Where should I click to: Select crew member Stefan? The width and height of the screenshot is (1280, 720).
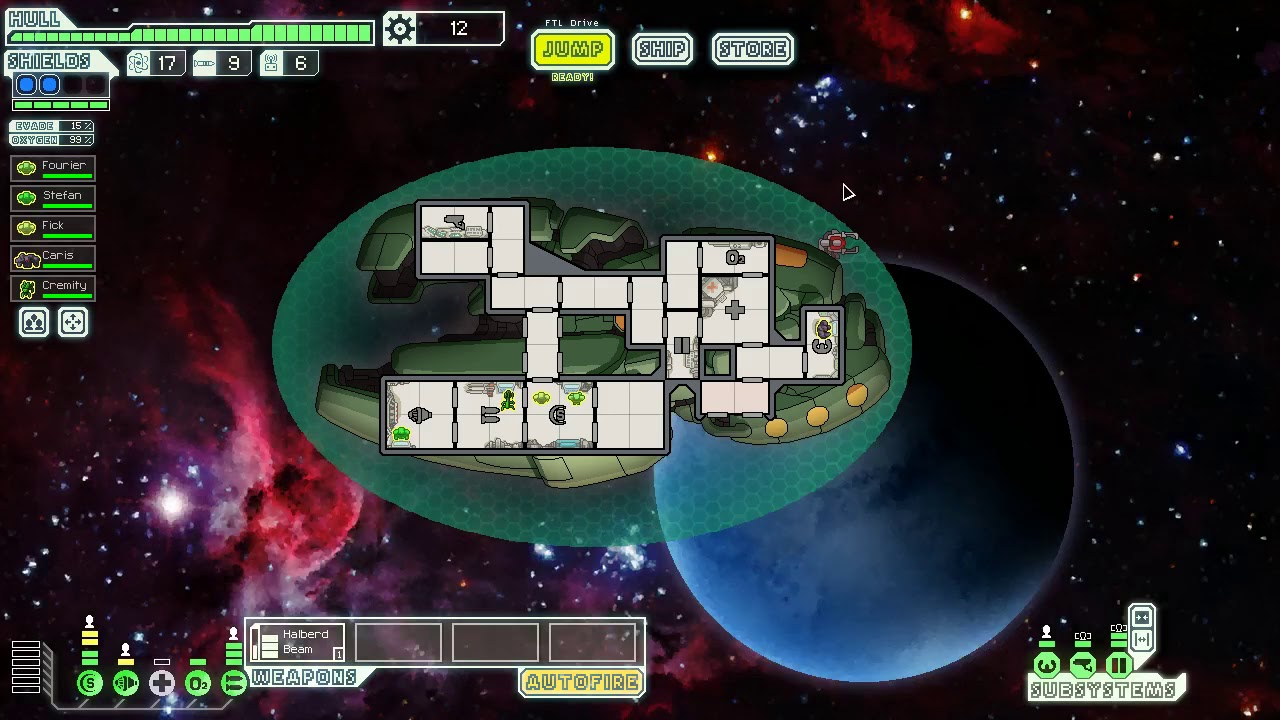click(x=53, y=198)
